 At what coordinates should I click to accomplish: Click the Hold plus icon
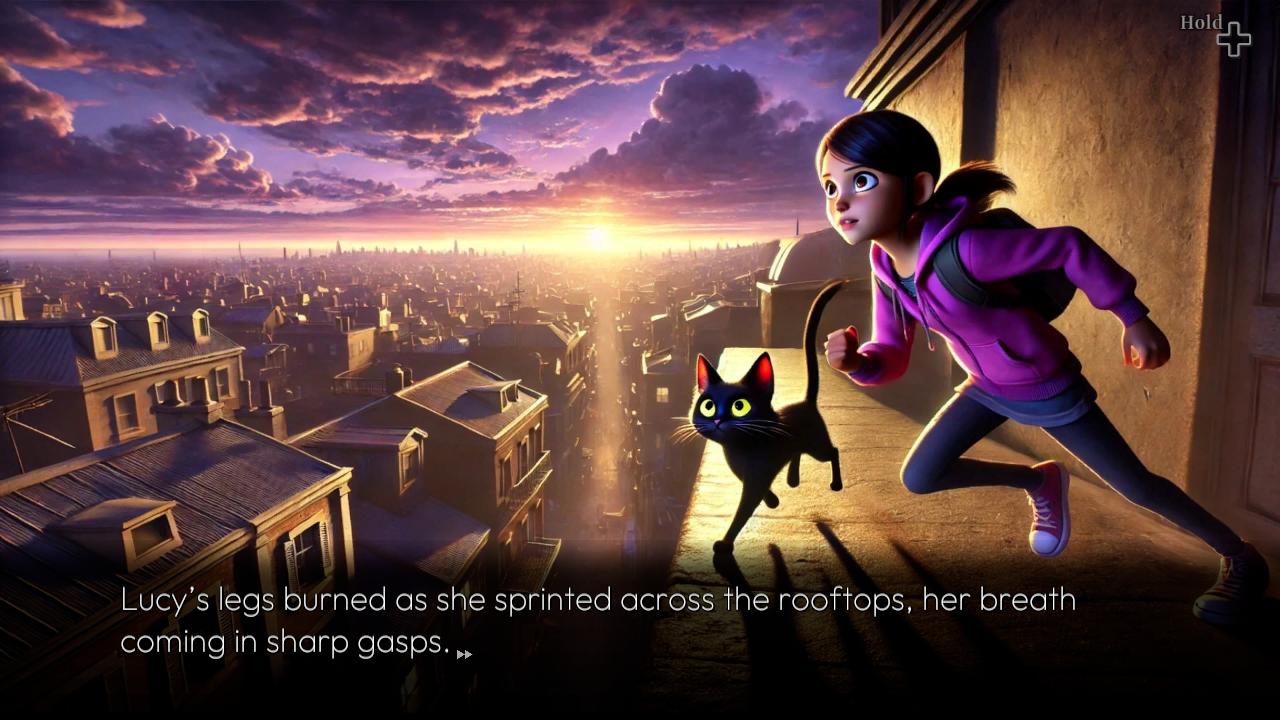1234,38
